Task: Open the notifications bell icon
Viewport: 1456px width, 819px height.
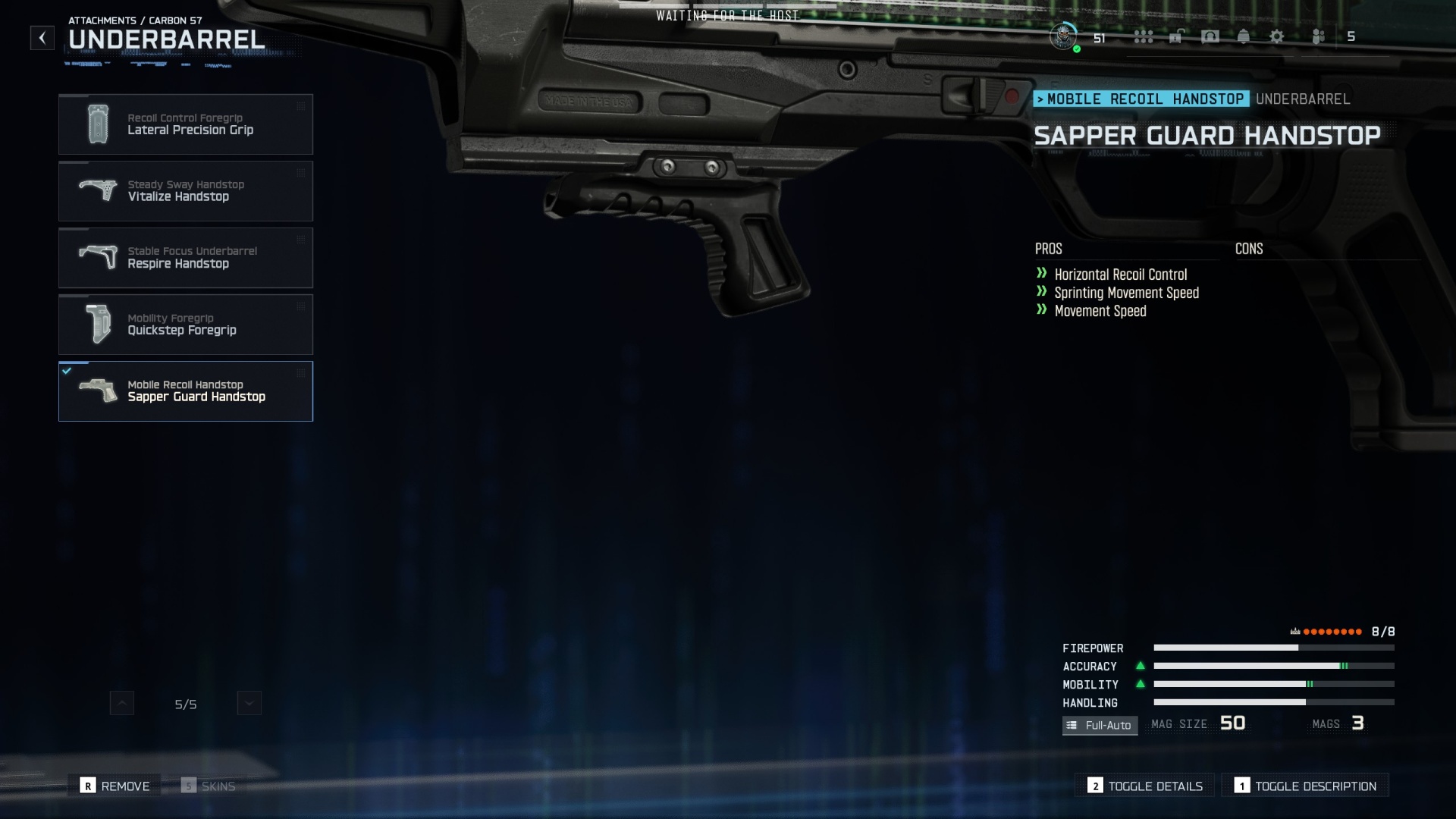Action: 1244,36
